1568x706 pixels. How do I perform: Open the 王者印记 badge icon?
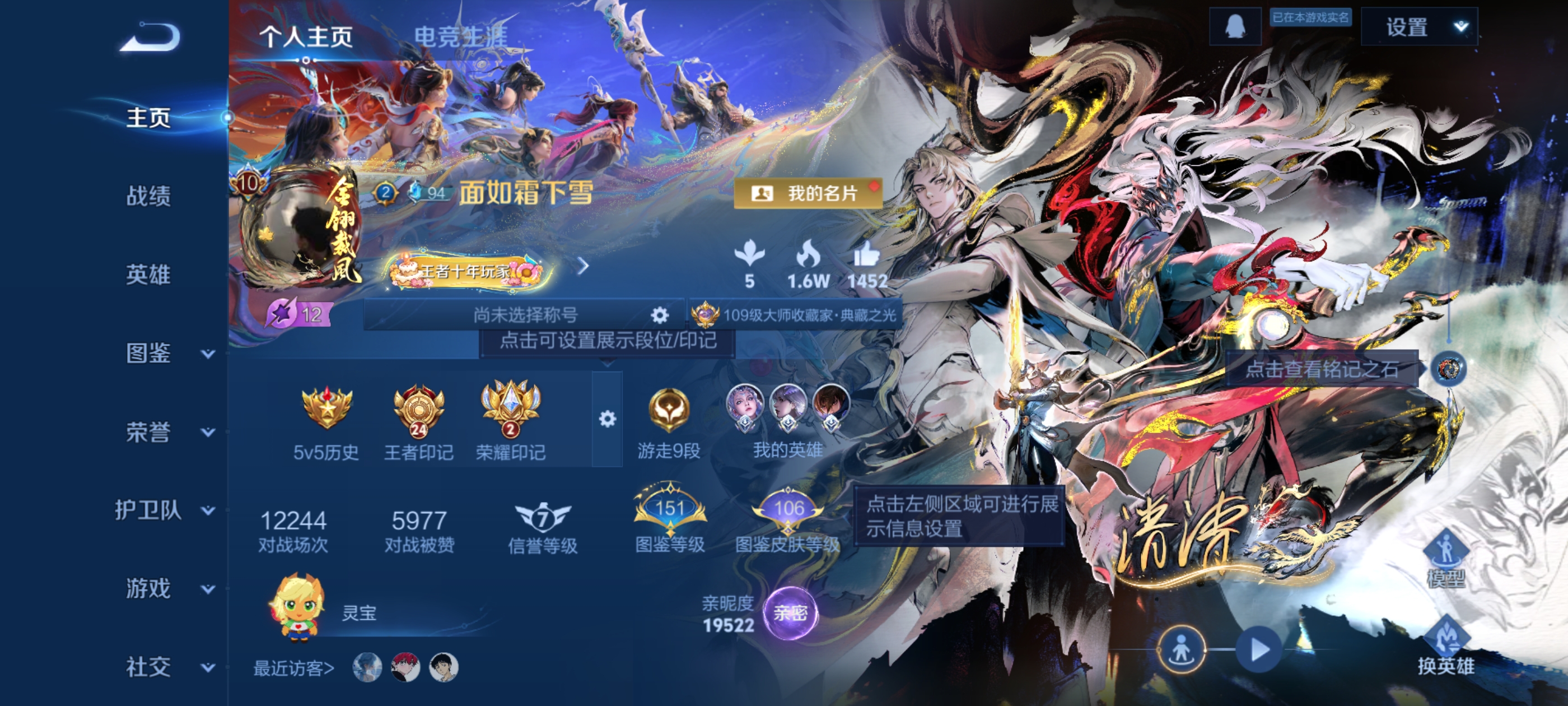click(419, 410)
